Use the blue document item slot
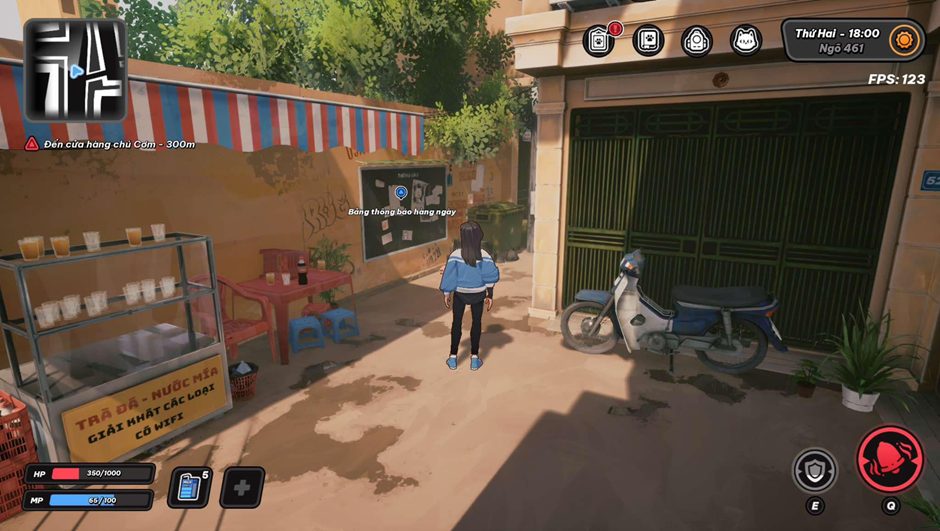The height and width of the screenshot is (531, 940). click(x=189, y=487)
